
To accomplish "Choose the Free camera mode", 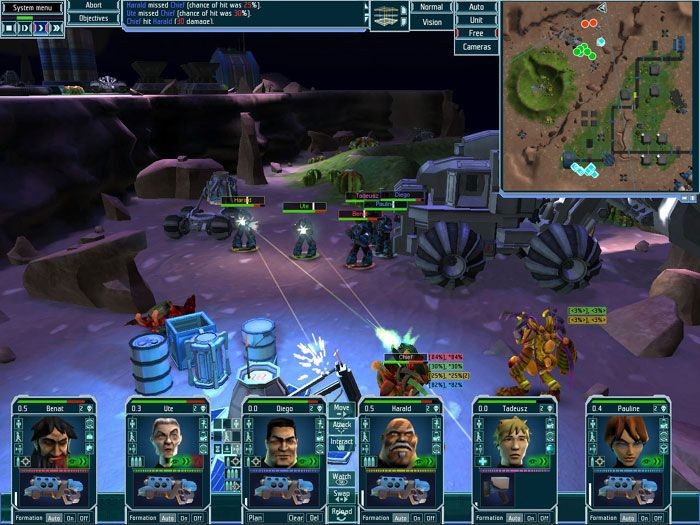I will click(476, 33).
